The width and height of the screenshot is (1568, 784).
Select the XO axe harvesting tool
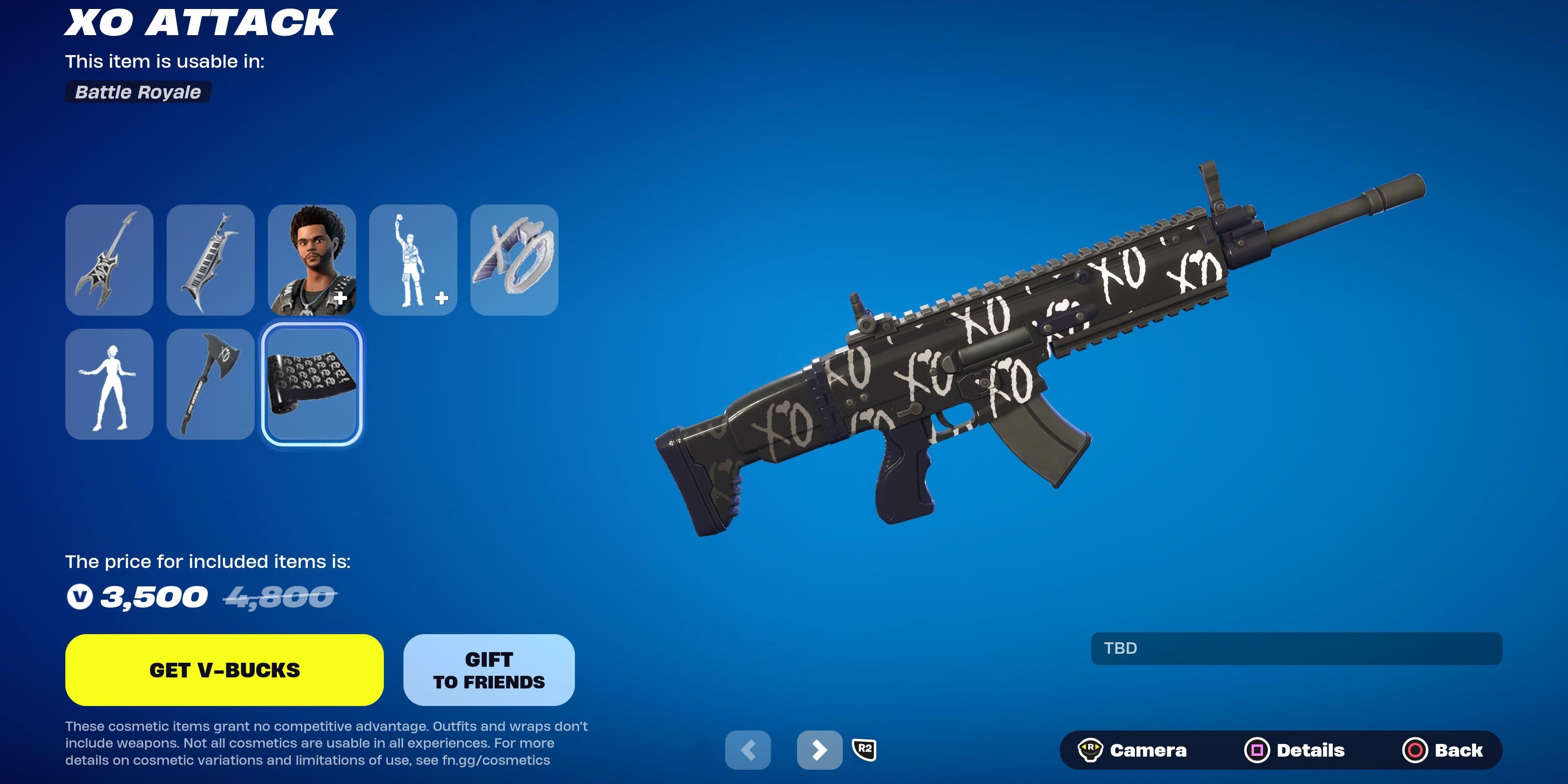(x=210, y=385)
